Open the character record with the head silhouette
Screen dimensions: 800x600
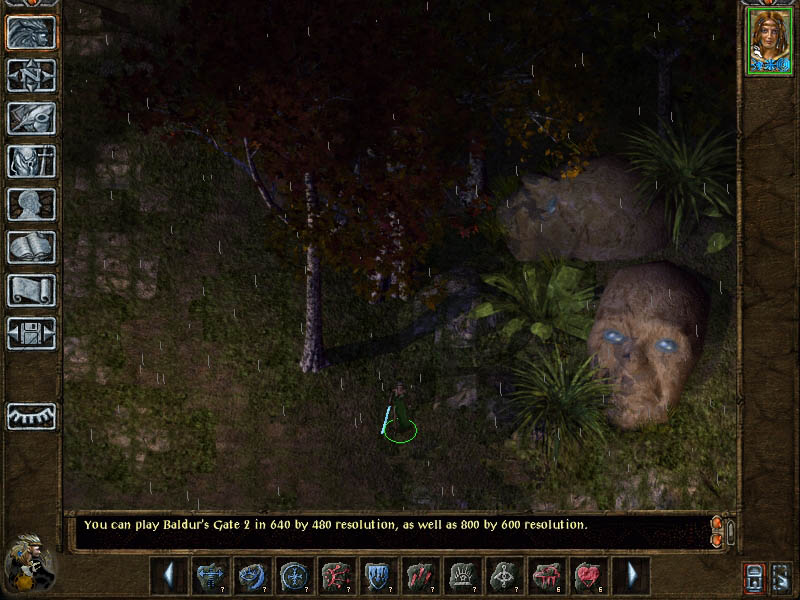[31, 204]
